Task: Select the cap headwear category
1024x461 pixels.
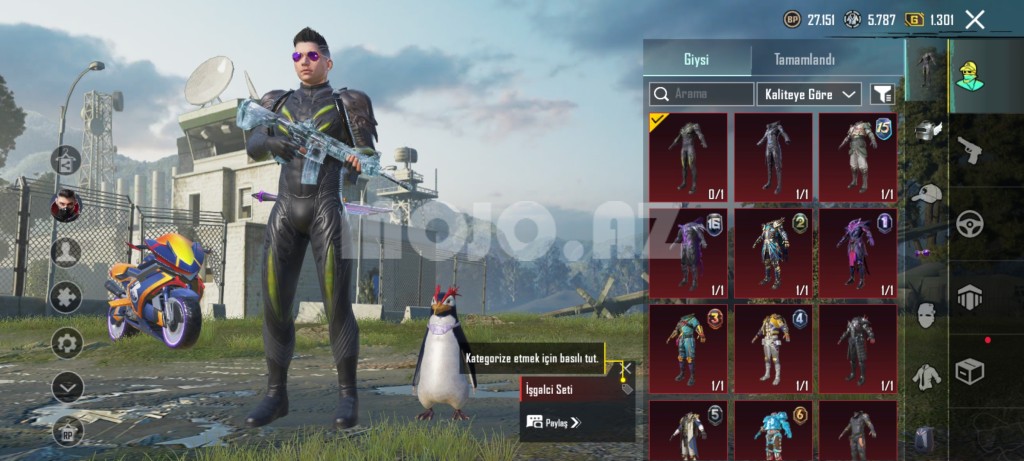Action: [927, 194]
